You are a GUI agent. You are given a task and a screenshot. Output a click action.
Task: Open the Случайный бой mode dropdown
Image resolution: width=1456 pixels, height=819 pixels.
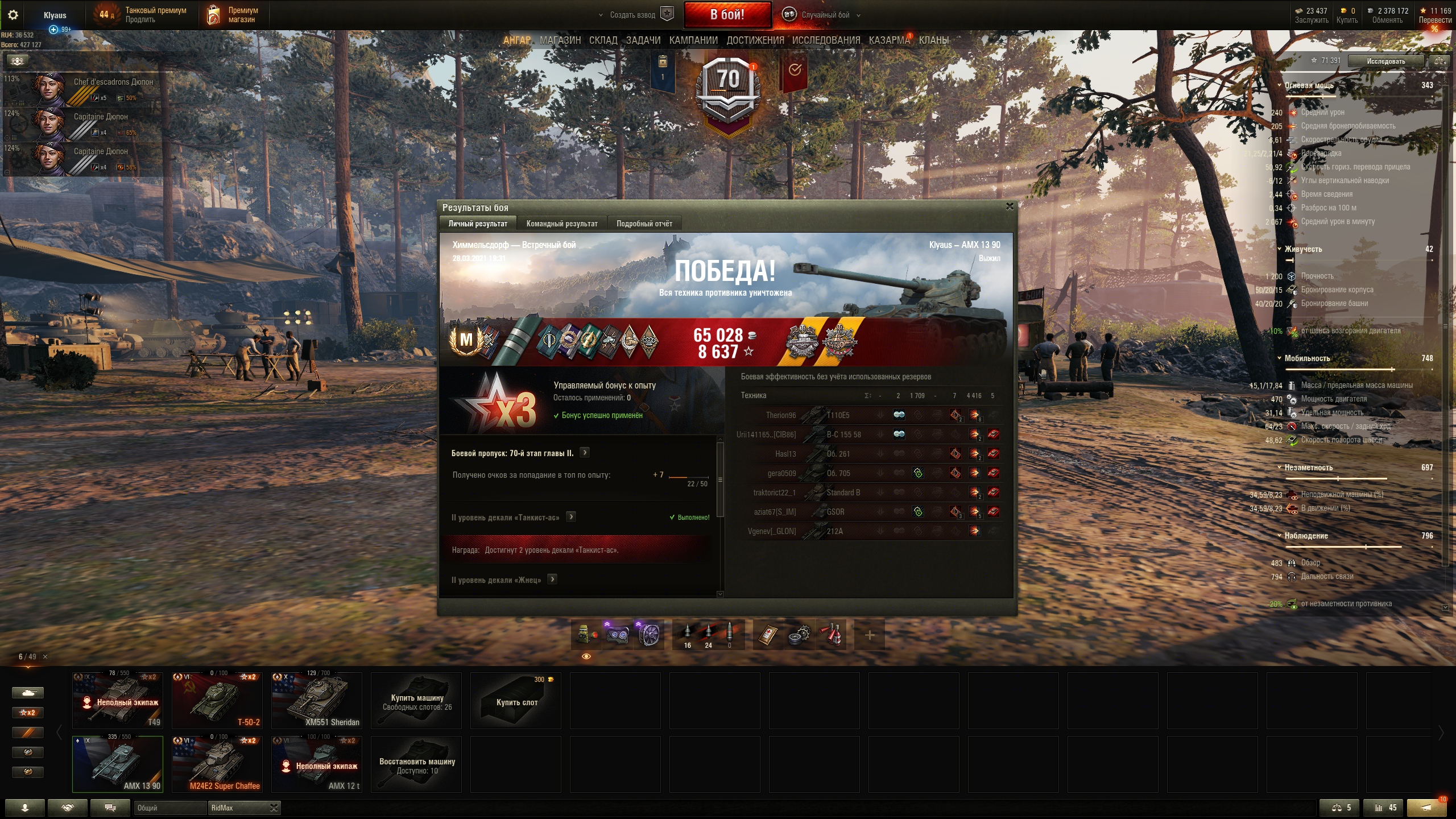click(x=824, y=15)
